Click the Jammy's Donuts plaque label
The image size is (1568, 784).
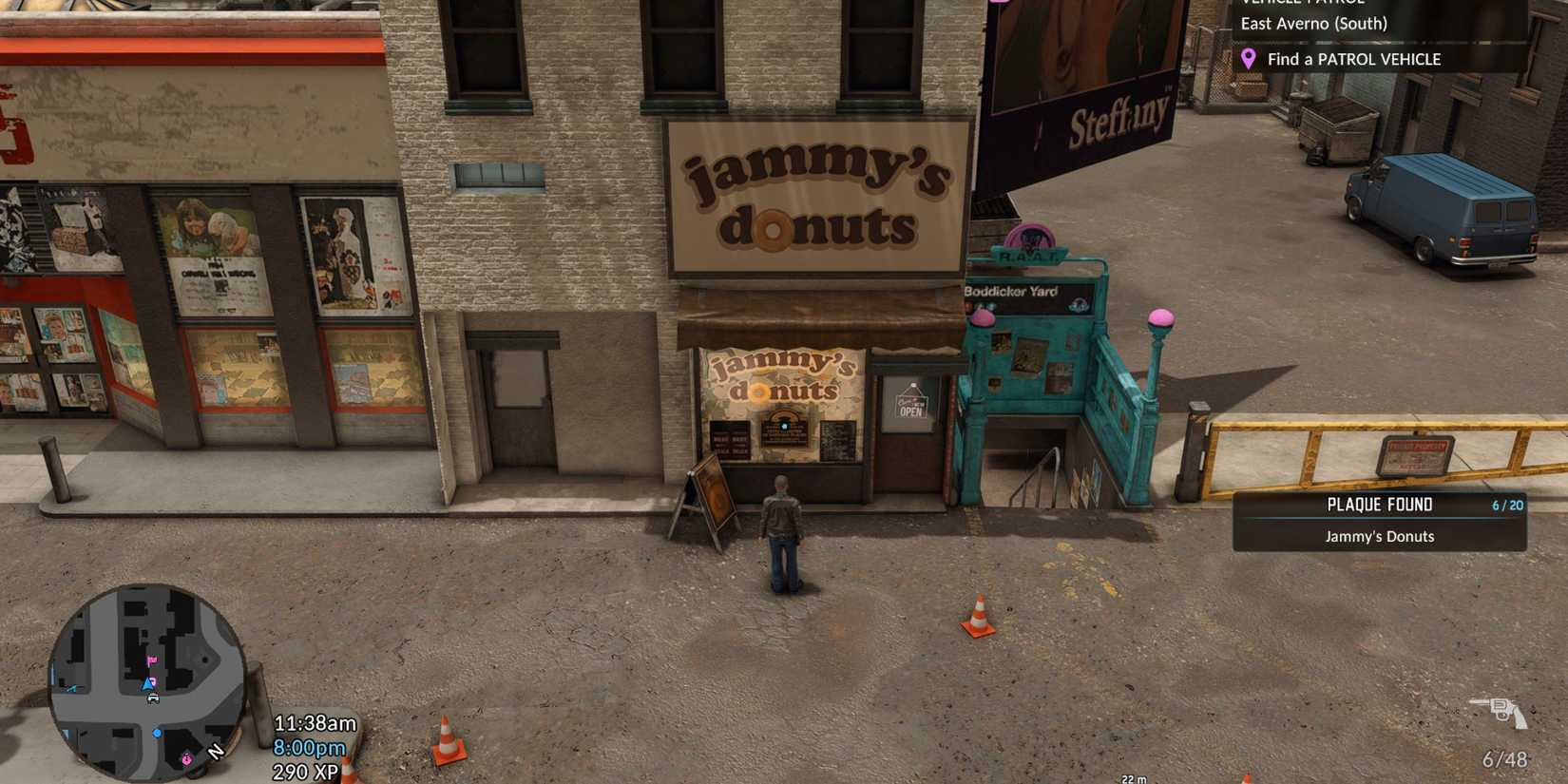(1378, 536)
